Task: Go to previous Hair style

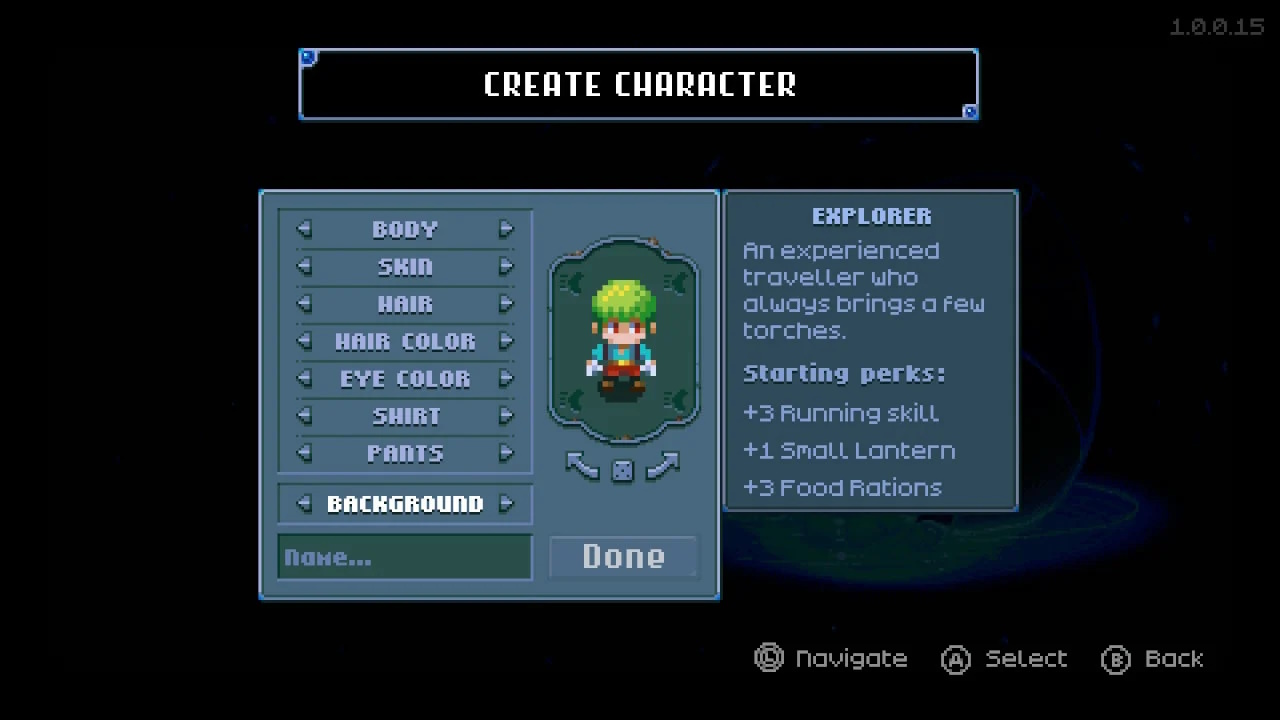Action: [304, 303]
